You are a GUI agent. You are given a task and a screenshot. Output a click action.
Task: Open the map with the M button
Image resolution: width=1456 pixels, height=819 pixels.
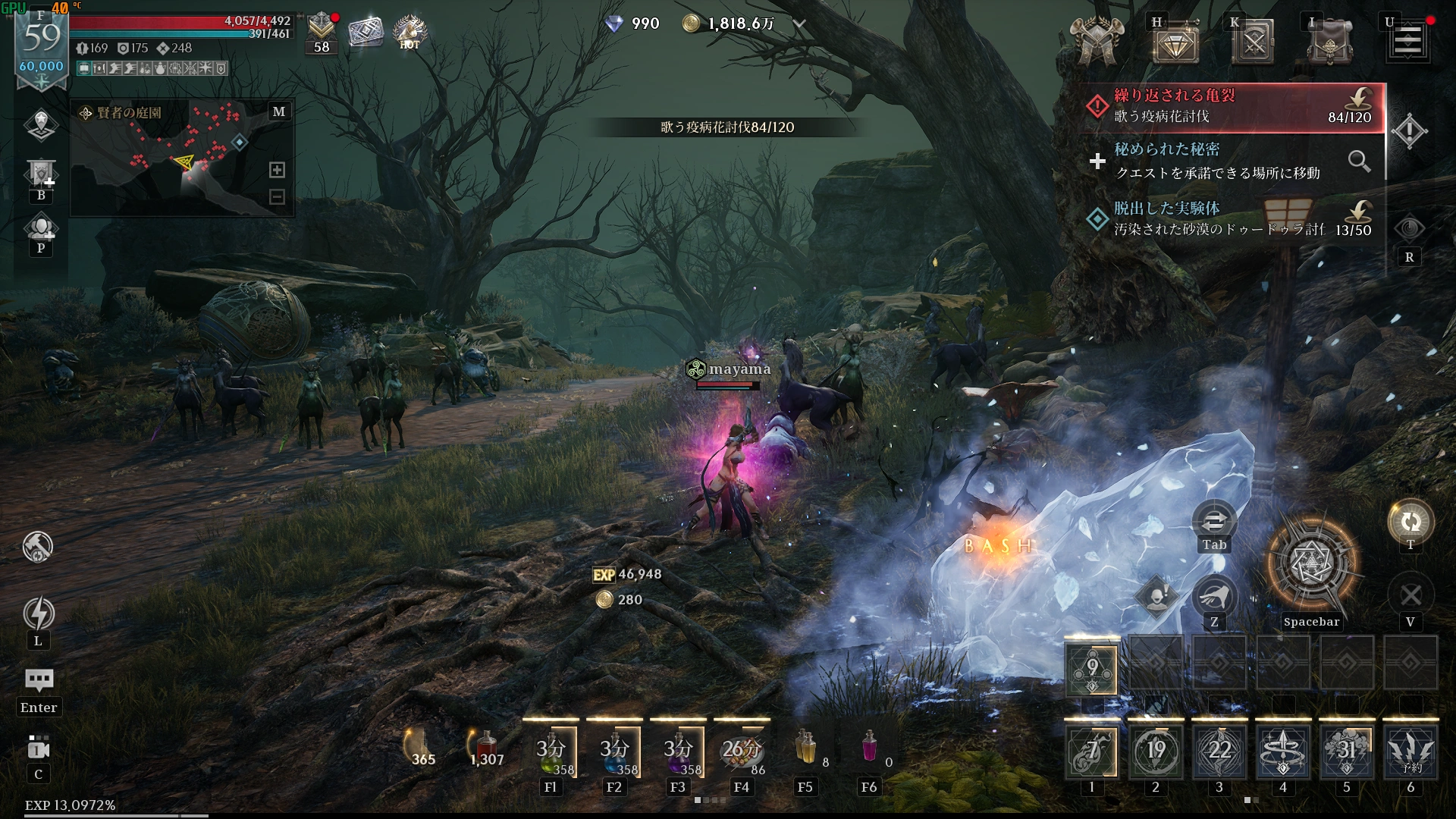(x=278, y=112)
